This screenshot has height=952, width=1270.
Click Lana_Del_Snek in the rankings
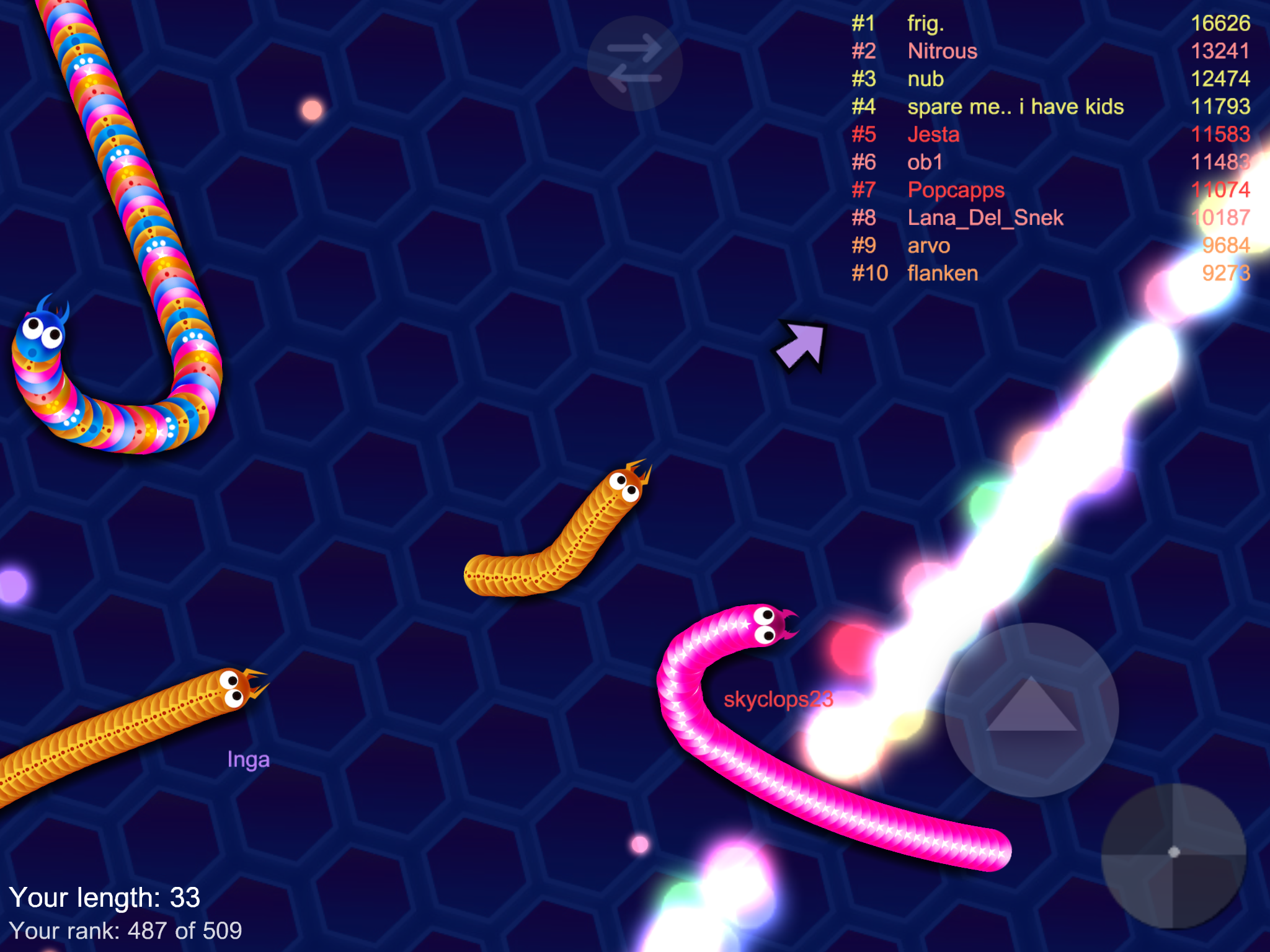point(985,218)
